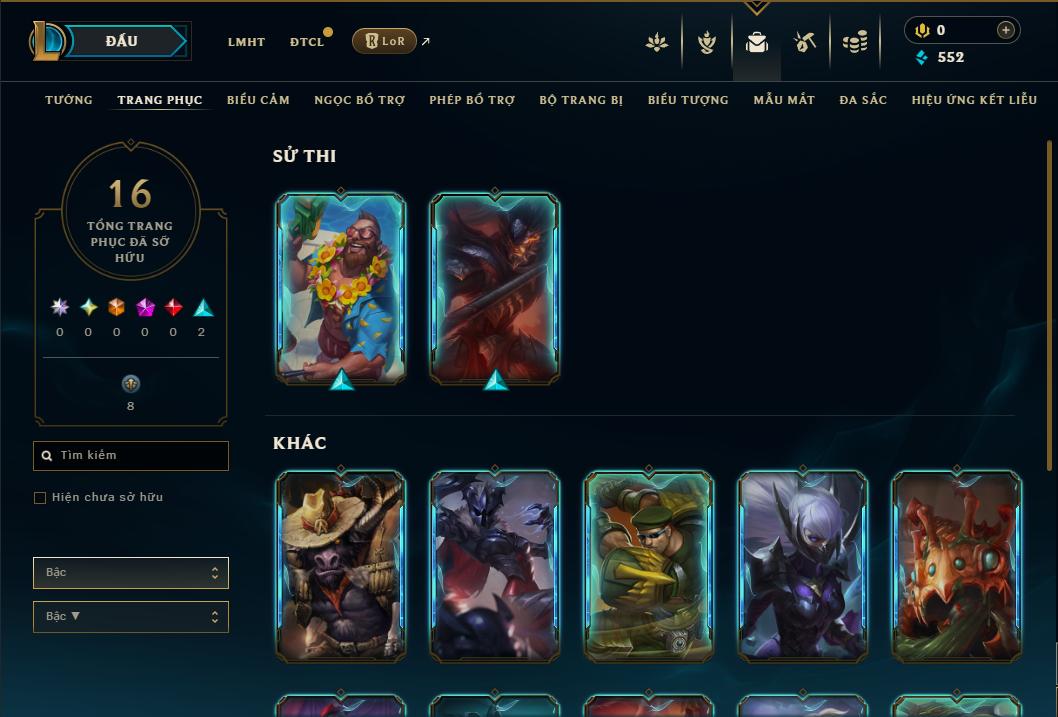Open the LoR external link
1058x717 pixels.
pyautogui.click(x=385, y=41)
